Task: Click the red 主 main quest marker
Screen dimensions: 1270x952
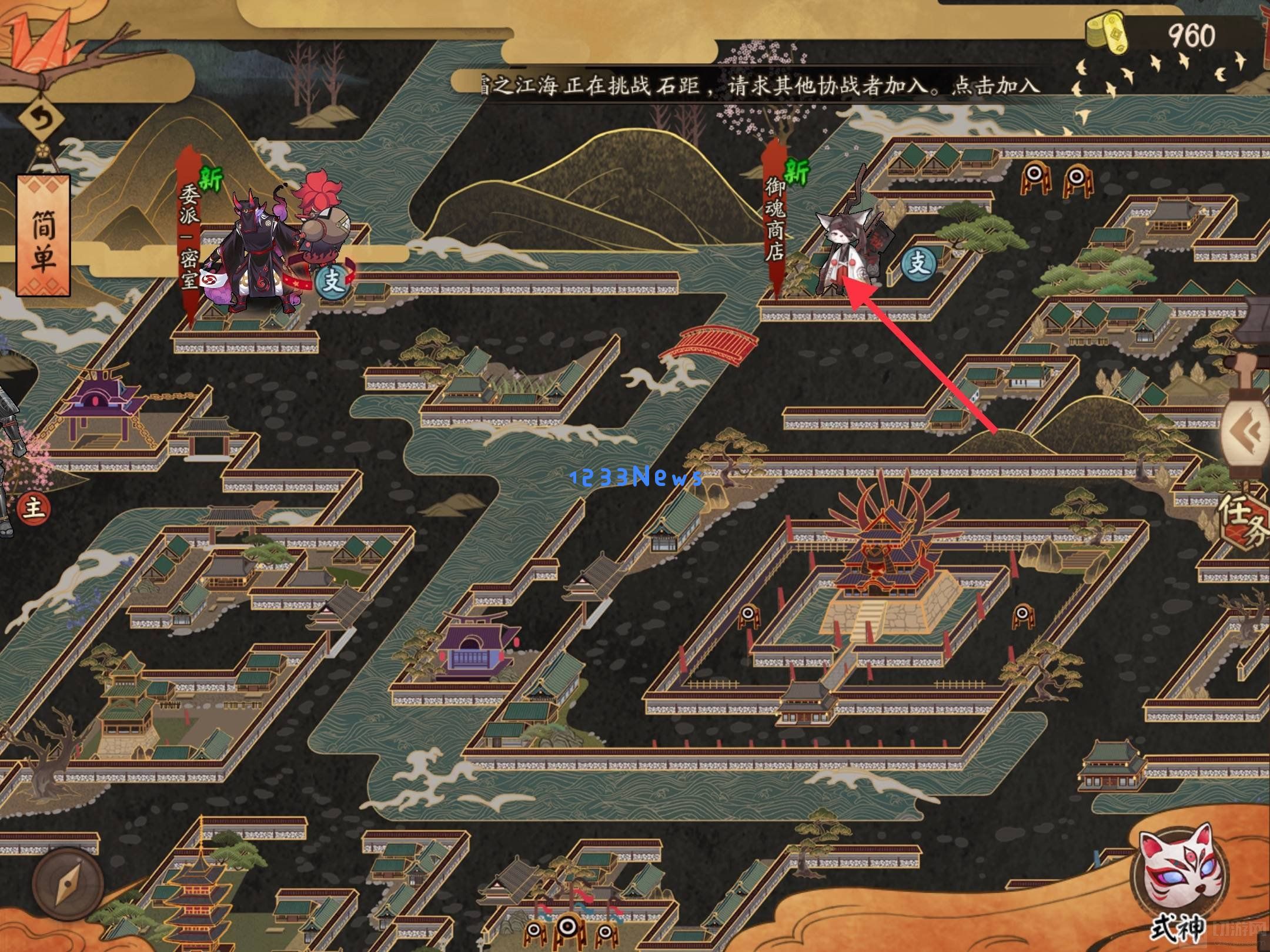Action: [34, 507]
